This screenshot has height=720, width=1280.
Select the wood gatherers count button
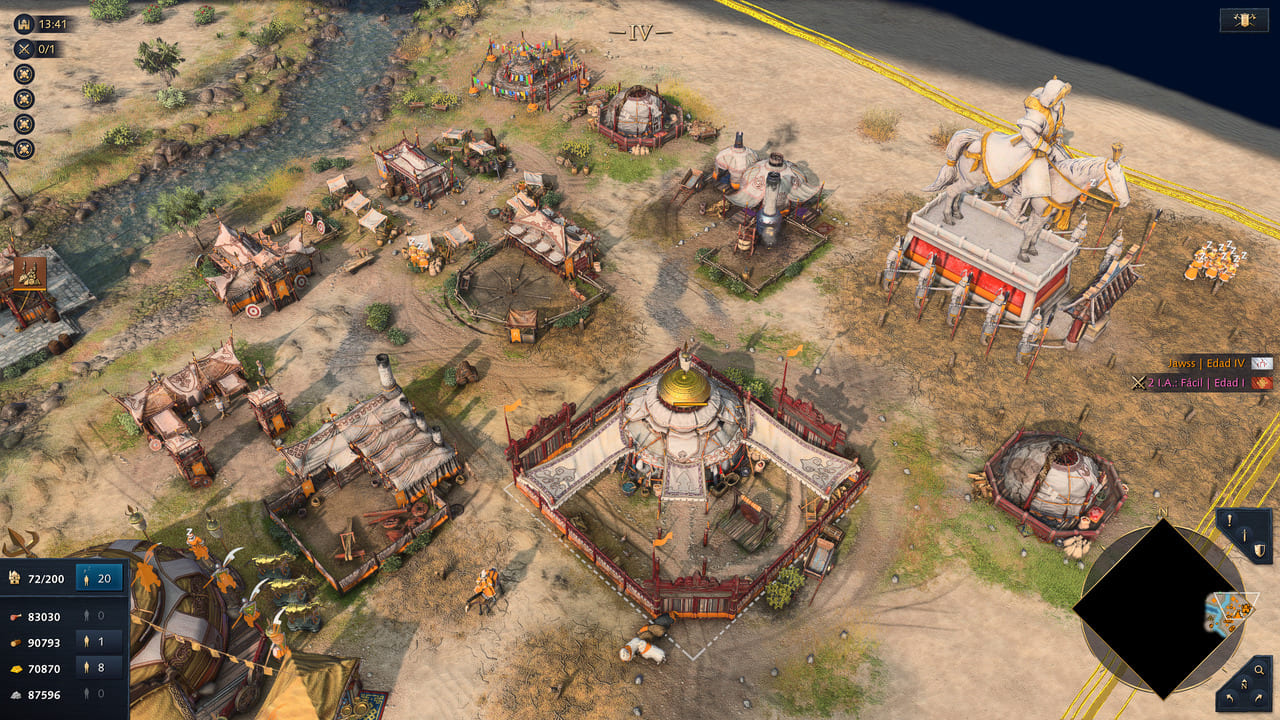point(100,641)
